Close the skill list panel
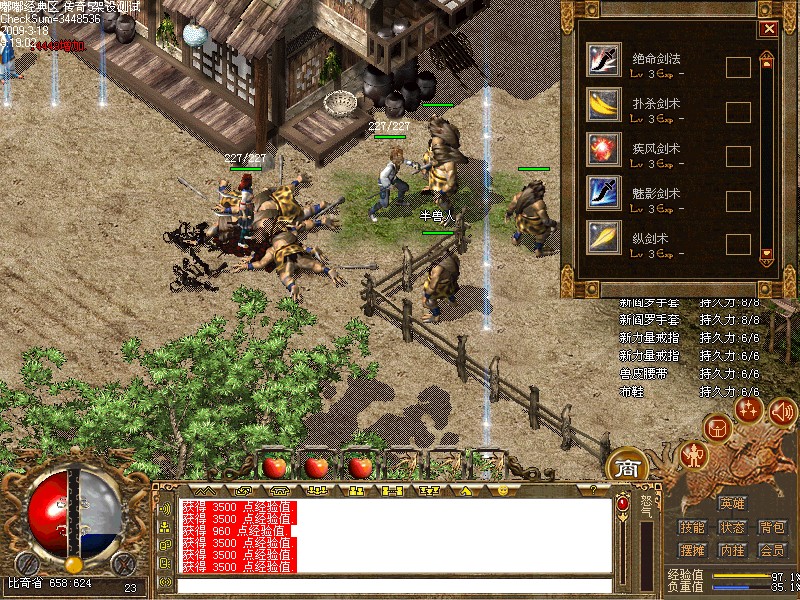This screenshot has width=800, height=600. click(768, 29)
